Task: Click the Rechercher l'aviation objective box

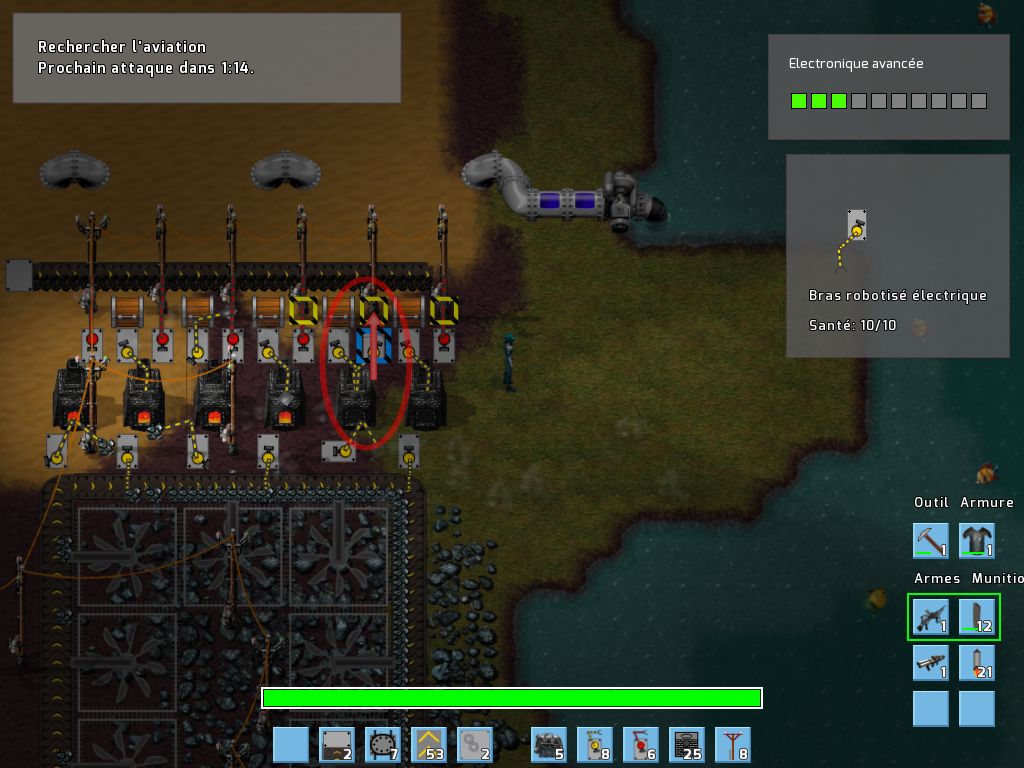Action: (x=207, y=58)
